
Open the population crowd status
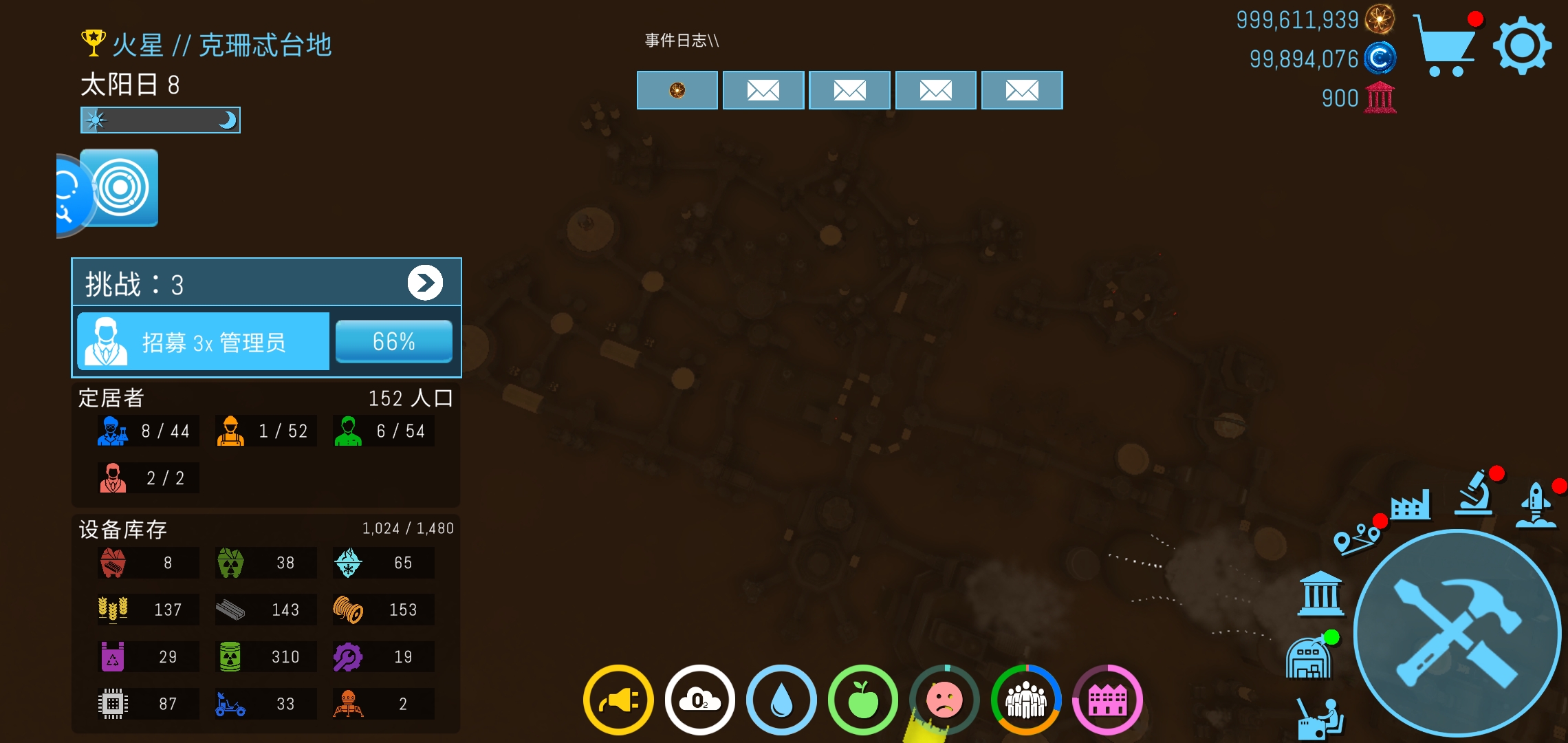point(1025,700)
